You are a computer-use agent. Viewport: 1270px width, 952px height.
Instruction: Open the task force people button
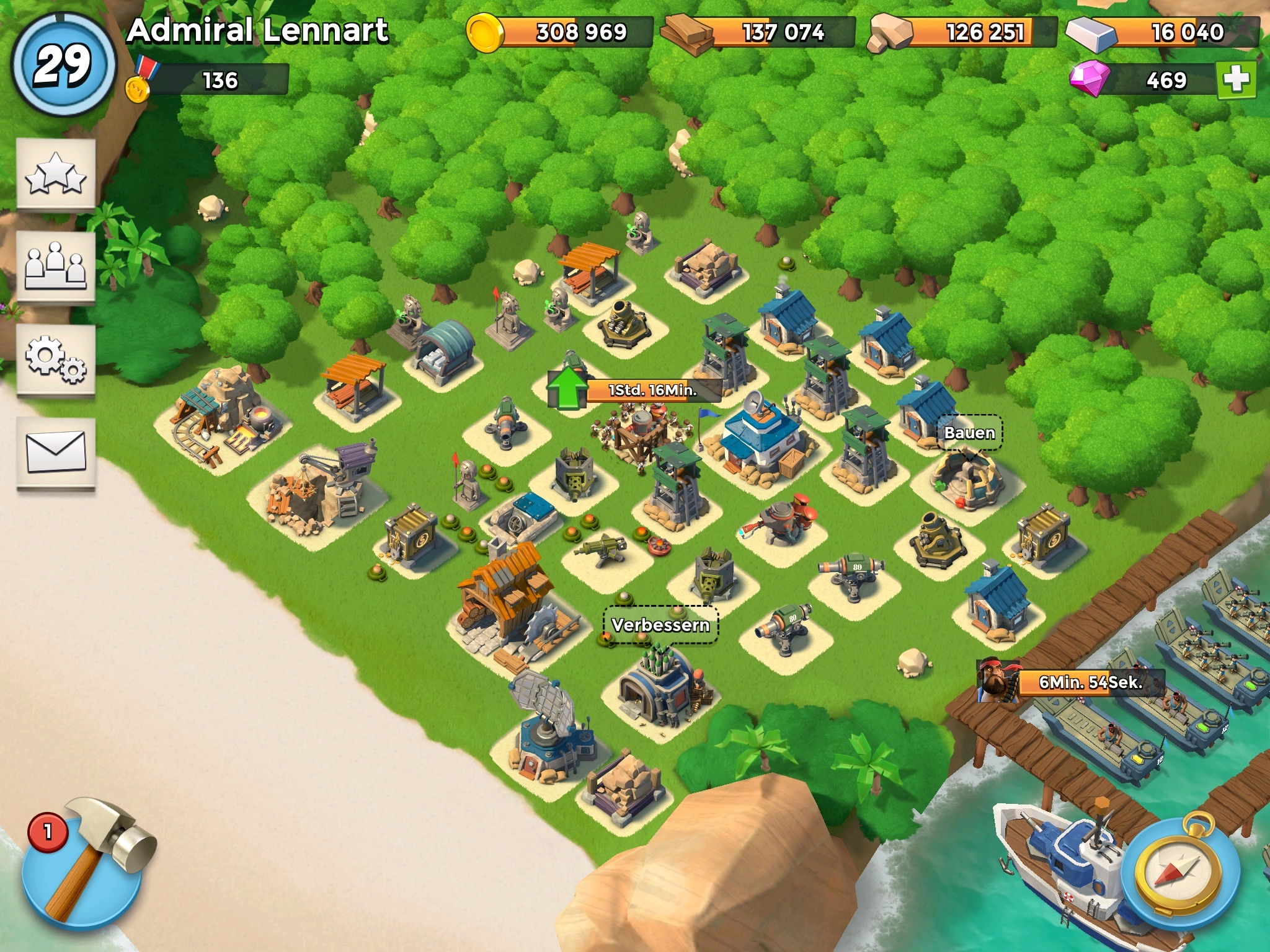(x=56, y=267)
